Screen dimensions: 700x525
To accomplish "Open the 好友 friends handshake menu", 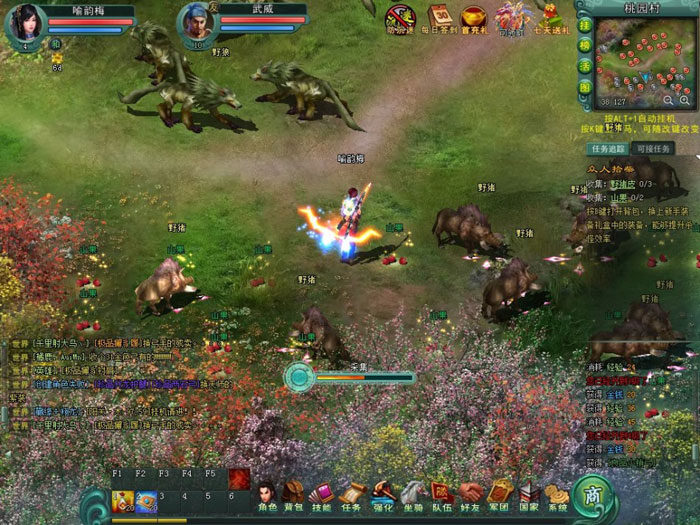I will click(471, 494).
